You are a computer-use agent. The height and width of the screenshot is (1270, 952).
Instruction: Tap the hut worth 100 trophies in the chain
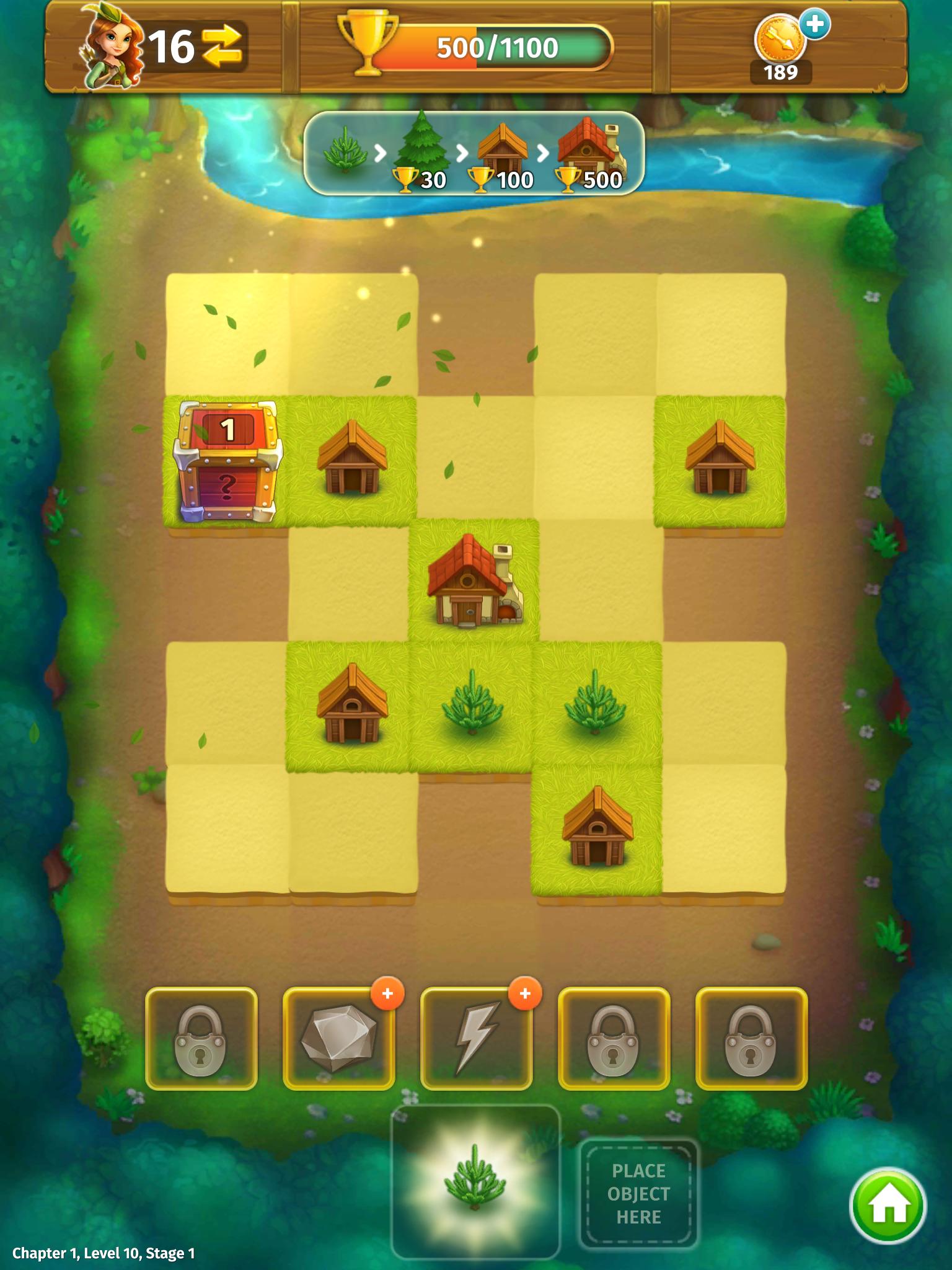pos(503,146)
